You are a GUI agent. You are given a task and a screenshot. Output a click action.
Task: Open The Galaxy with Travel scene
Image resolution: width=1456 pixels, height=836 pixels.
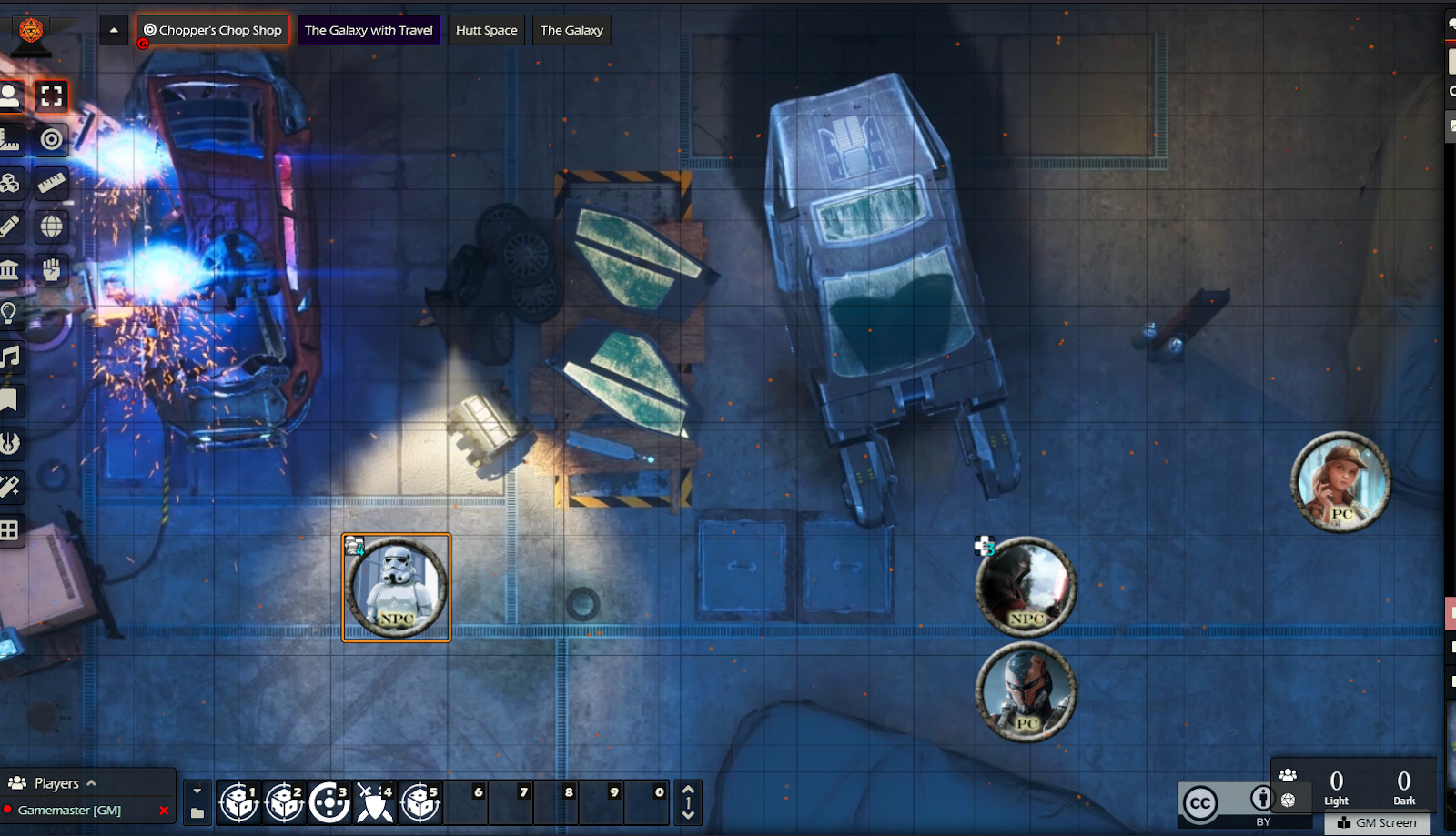pos(369,30)
